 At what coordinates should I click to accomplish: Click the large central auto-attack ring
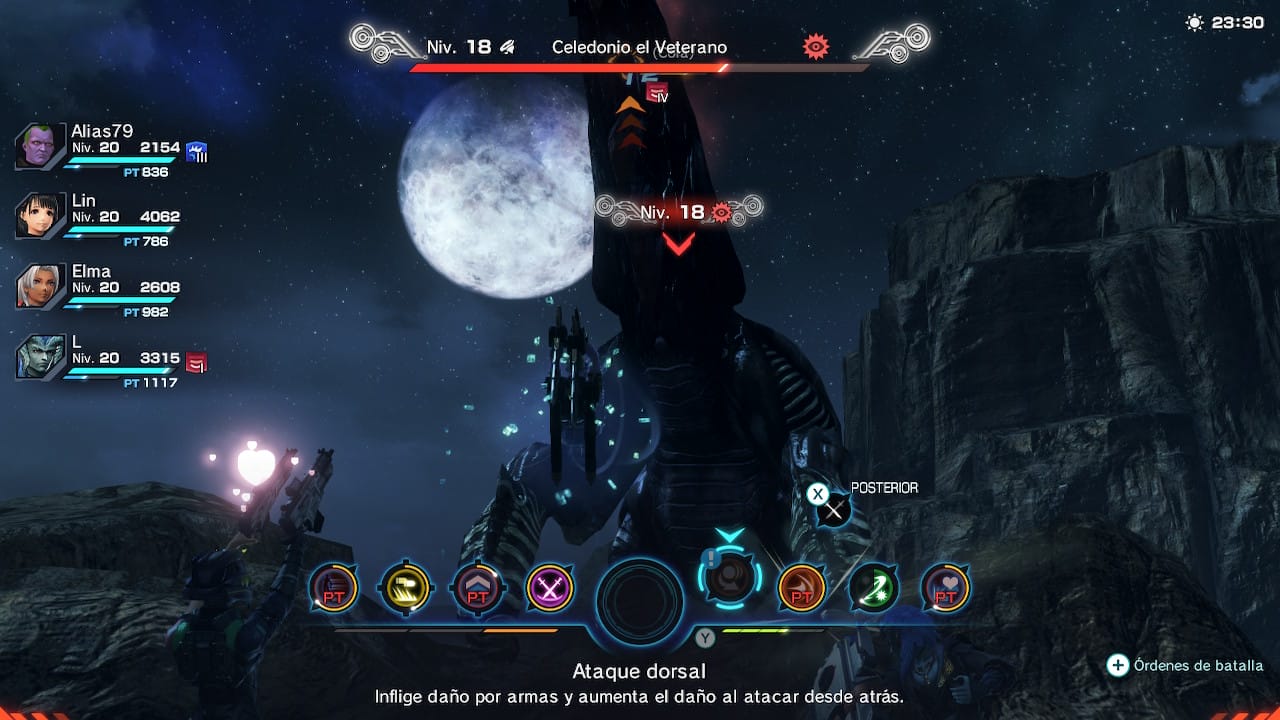tap(640, 601)
